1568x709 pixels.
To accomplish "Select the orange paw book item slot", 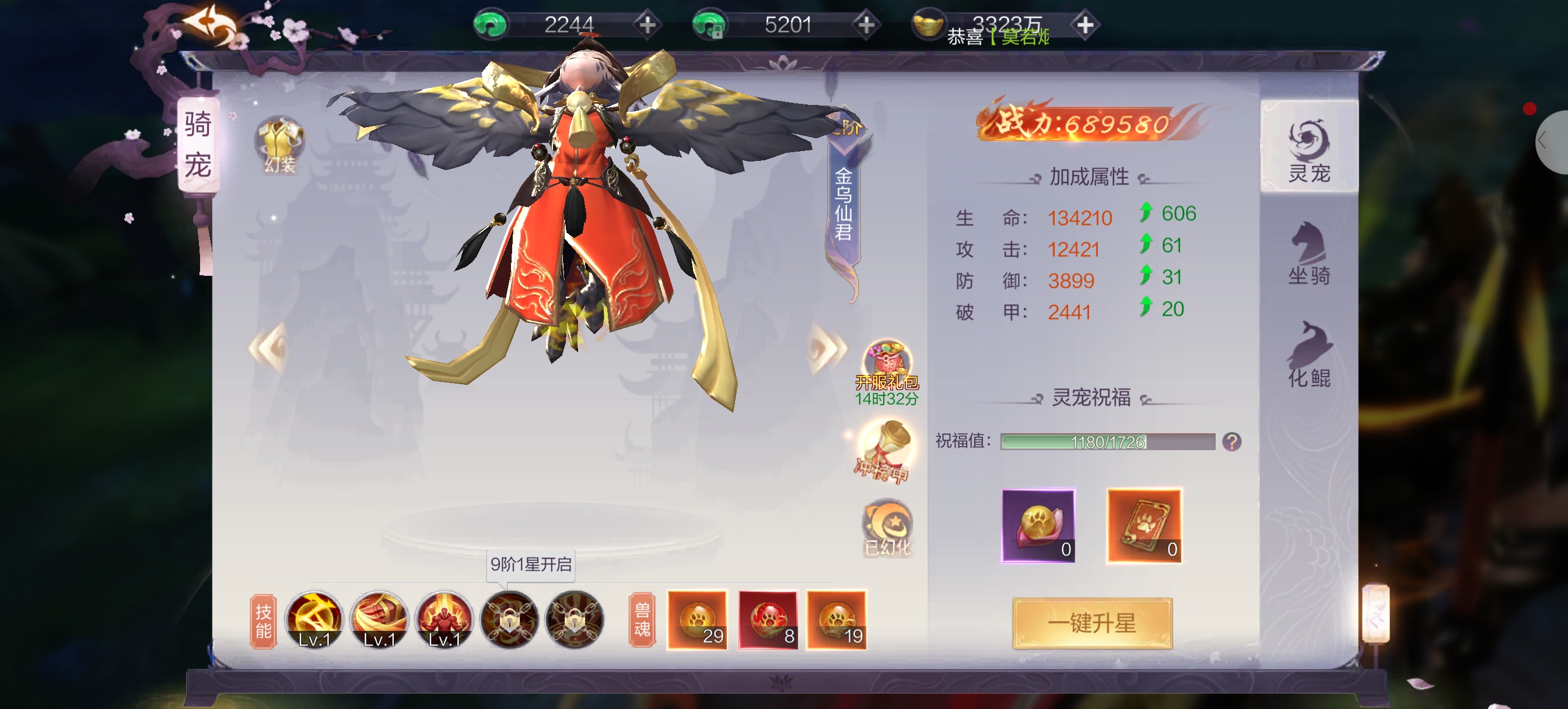I will pos(1144,526).
